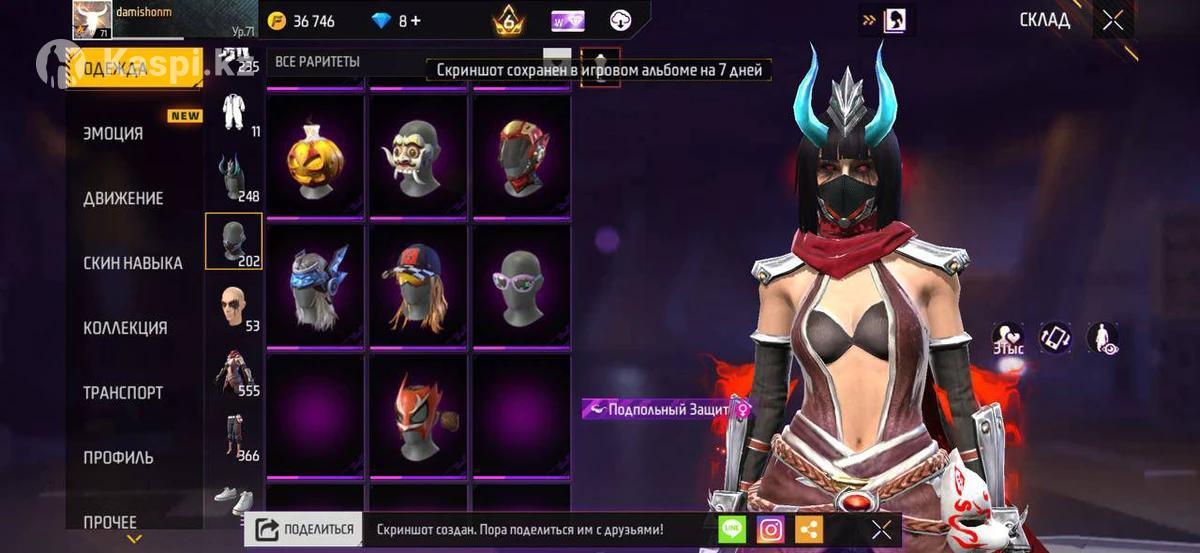Choose the white mustached mask item
The width and height of the screenshot is (1200, 553).
click(x=418, y=155)
